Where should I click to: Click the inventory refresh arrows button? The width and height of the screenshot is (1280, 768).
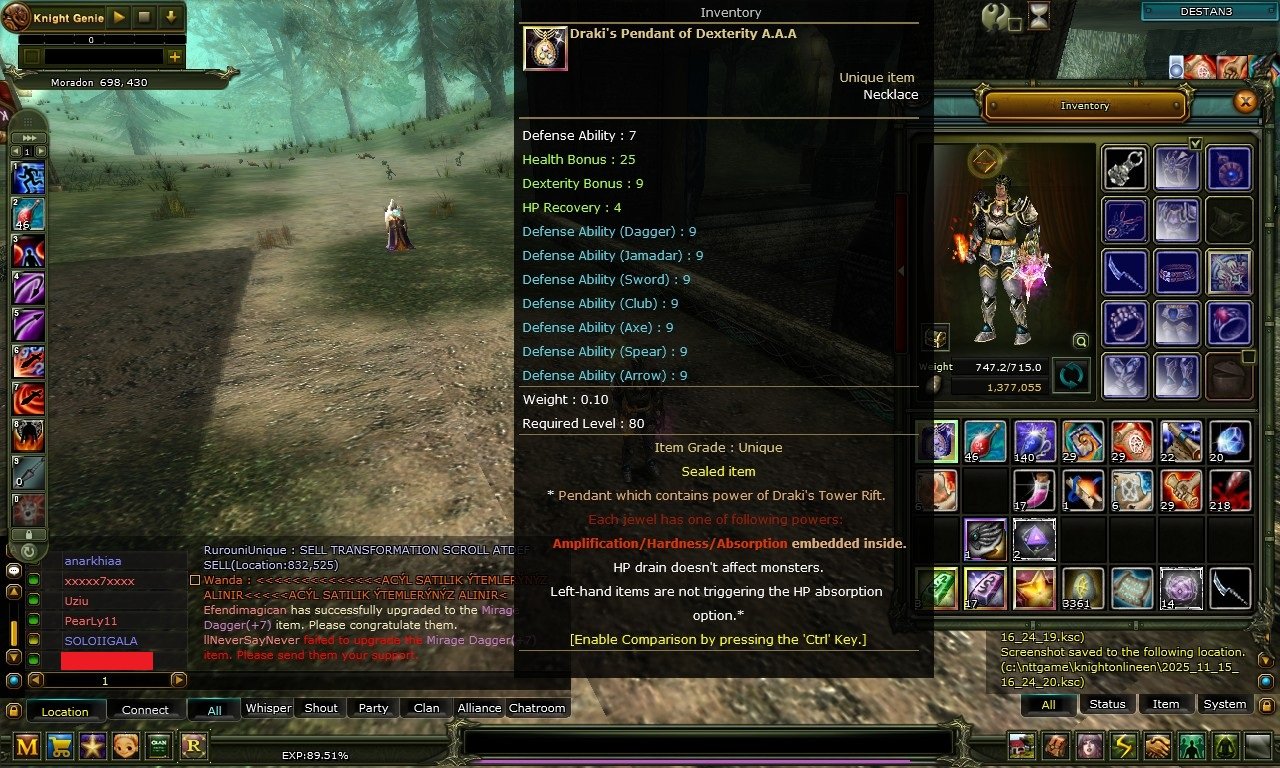1072,377
